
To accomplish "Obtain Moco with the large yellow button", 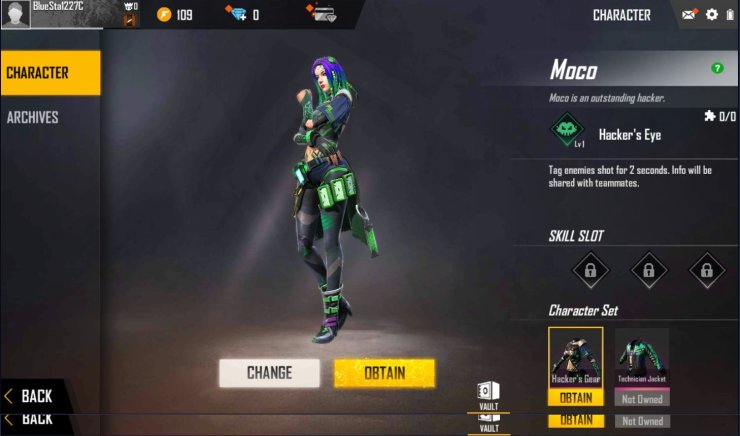I will [x=384, y=373].
